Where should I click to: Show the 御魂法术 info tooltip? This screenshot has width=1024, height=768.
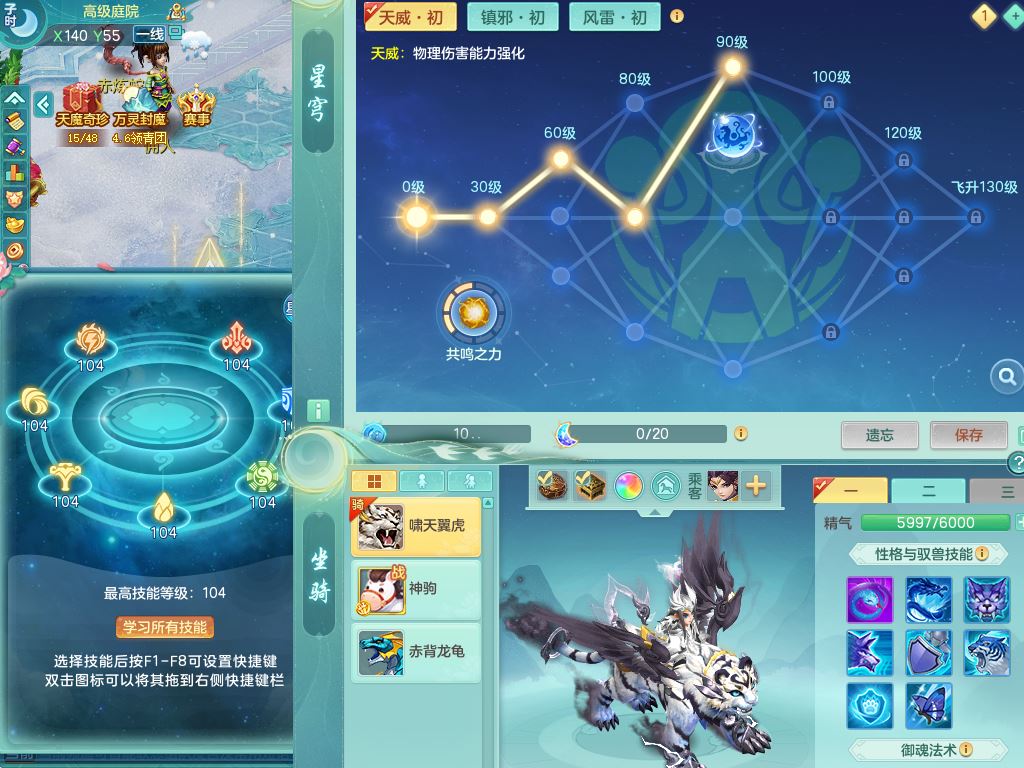click(x=966, y=749)
